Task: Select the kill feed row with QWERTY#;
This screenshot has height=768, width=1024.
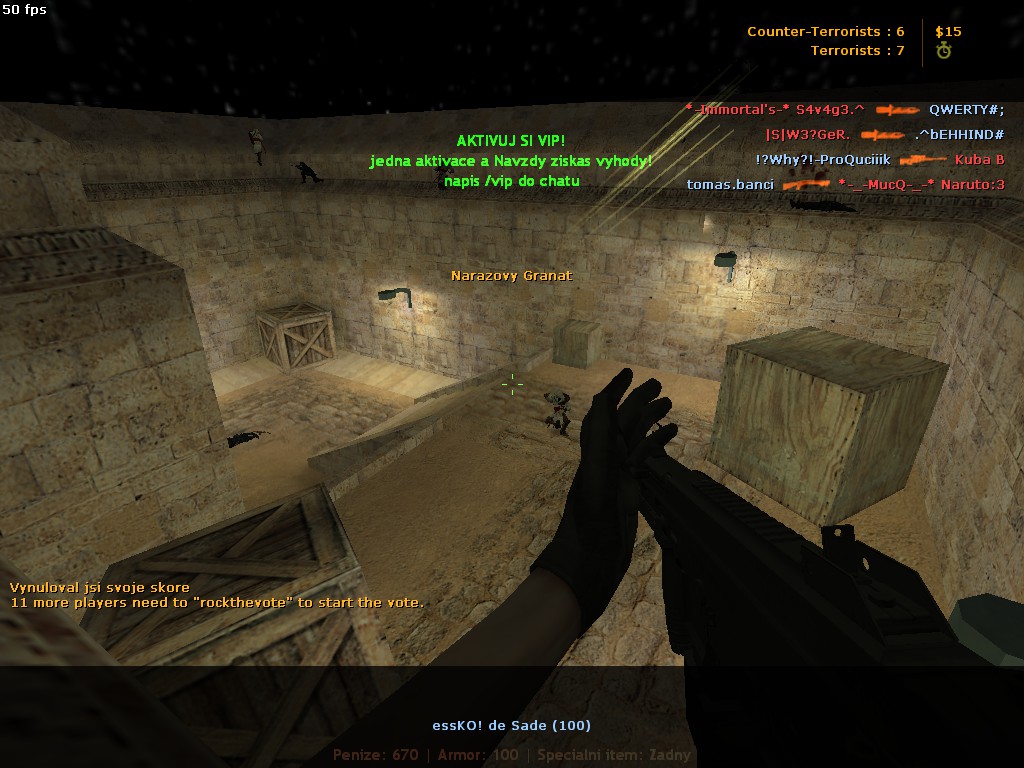Action: (x=844, y=110)
